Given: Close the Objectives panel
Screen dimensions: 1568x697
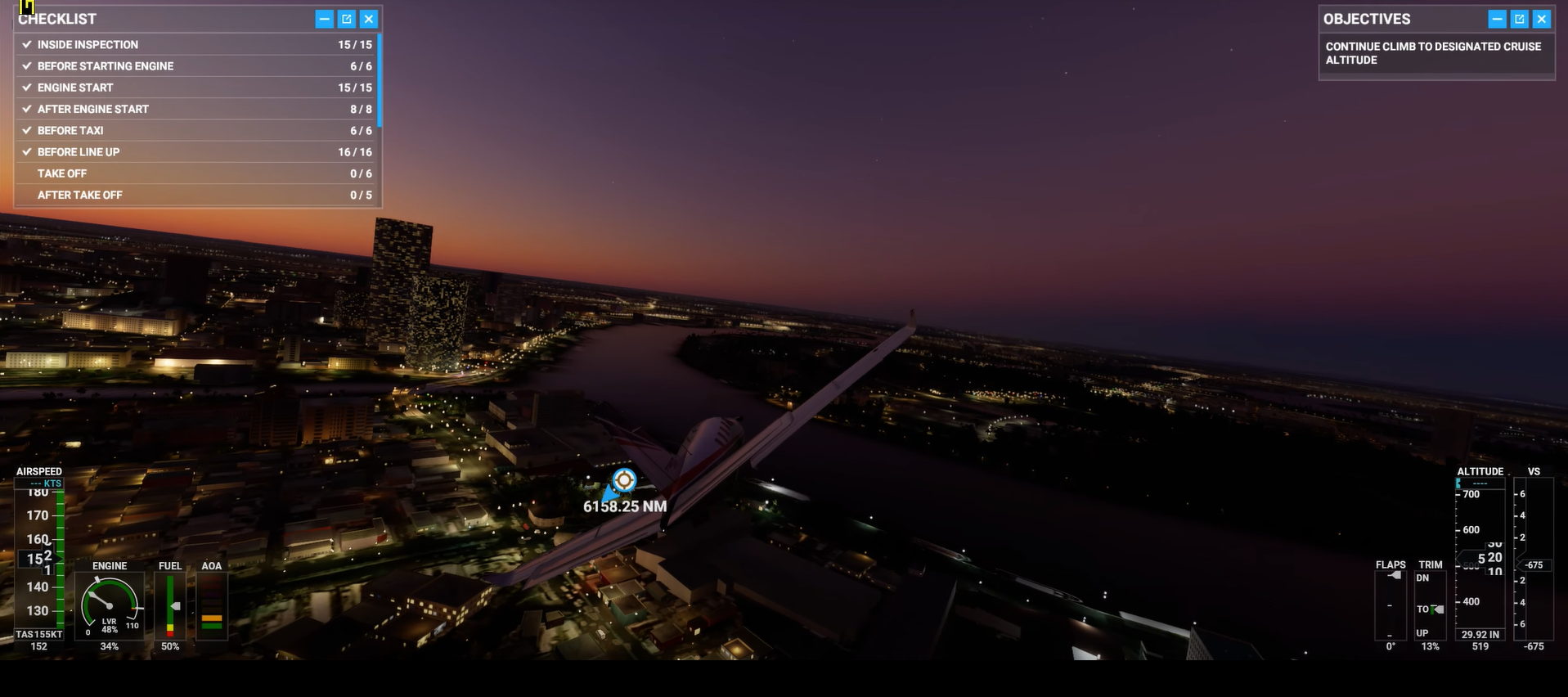Looking at the screenshot, I should (1542, 19).
